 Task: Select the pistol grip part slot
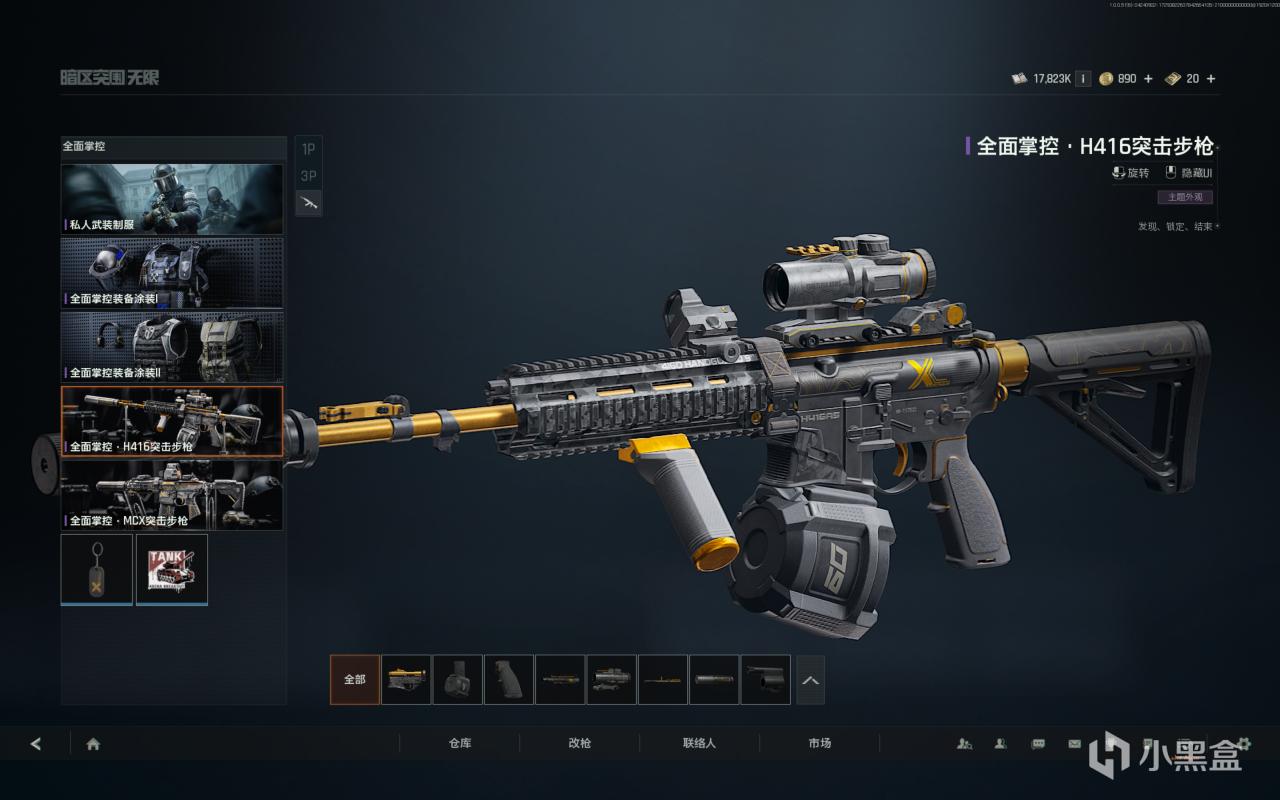509,680
